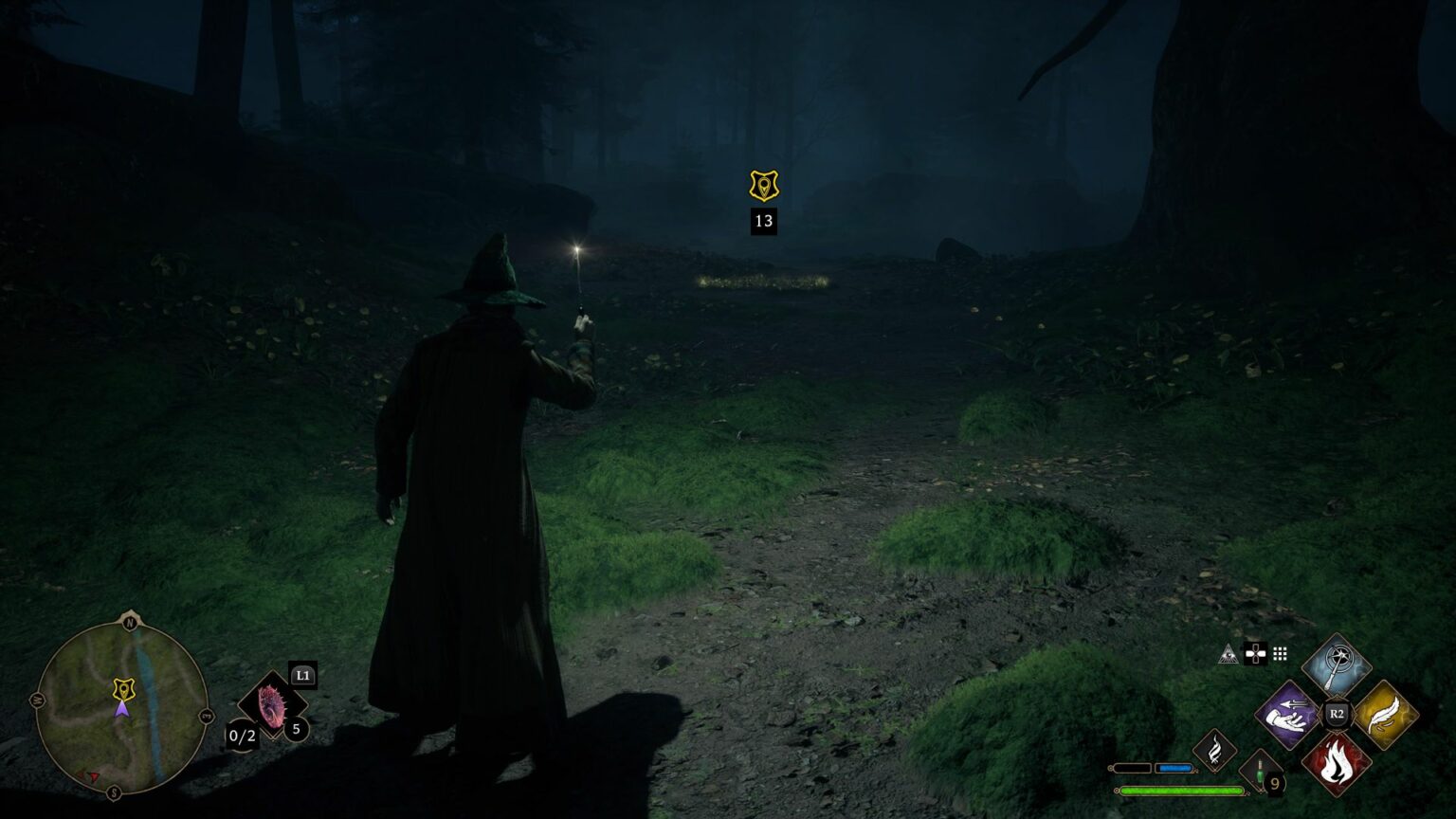
Task: Select the purple Accio summoning spell
Action: coord(1287,716)
